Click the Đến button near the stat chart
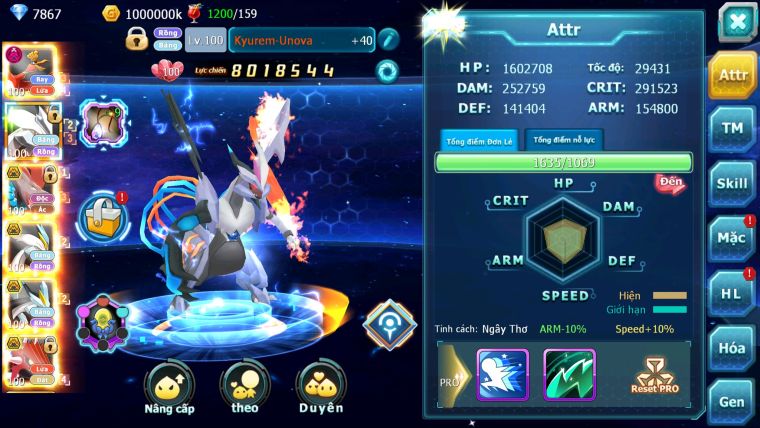This screenshot has width=760, height=428. click(x=668, y=183)
